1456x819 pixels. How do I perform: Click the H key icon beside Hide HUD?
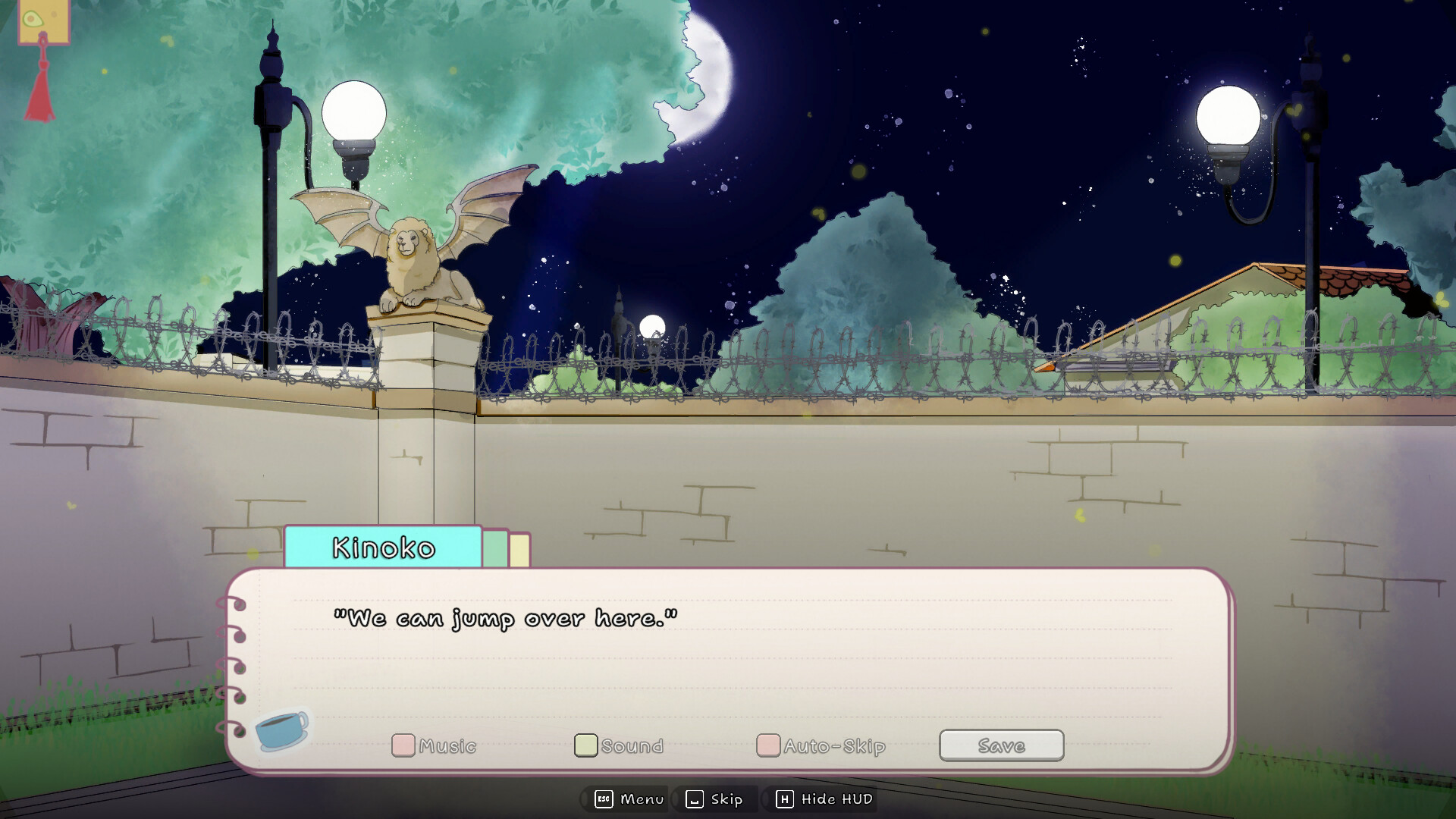(x=784, y=799)
